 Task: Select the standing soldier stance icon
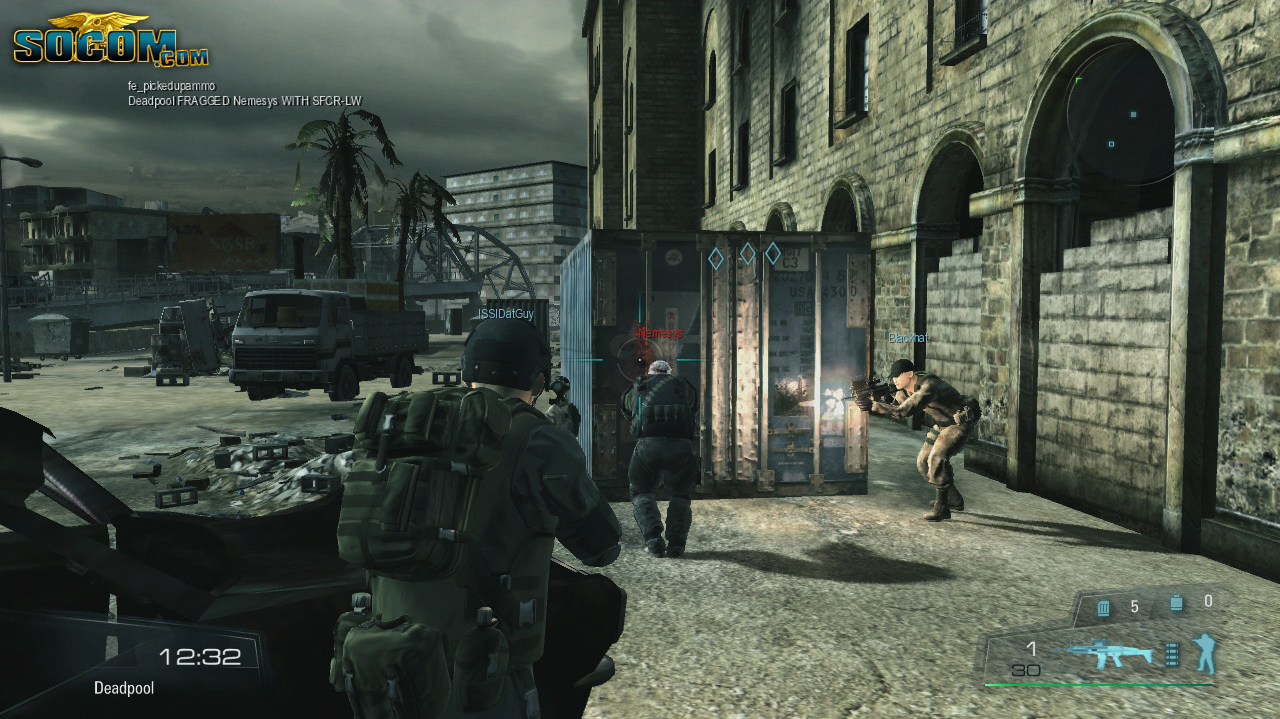click(x=1205, y=652)
